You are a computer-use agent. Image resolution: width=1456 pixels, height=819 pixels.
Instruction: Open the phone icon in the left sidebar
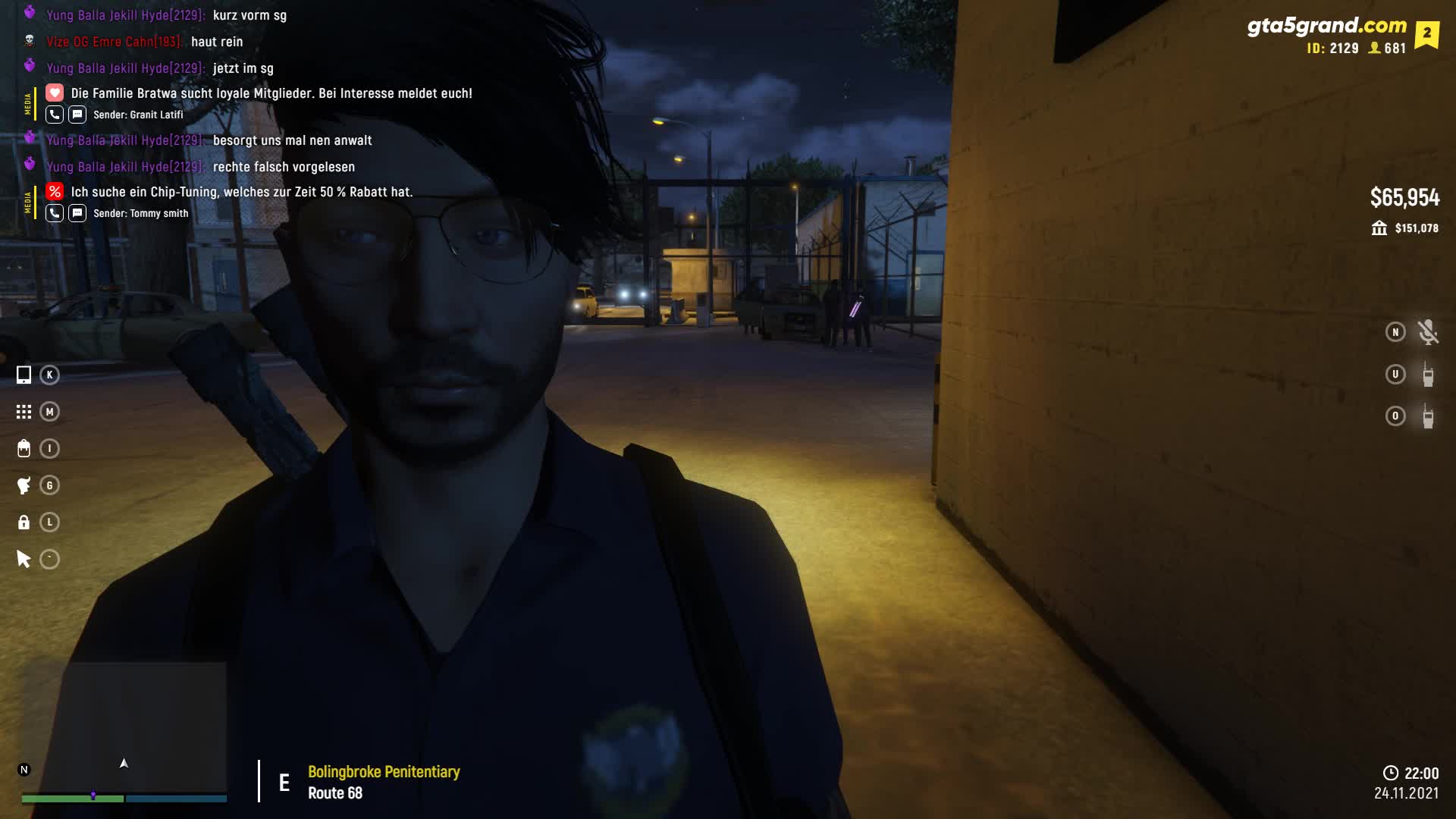pos(24,375)
